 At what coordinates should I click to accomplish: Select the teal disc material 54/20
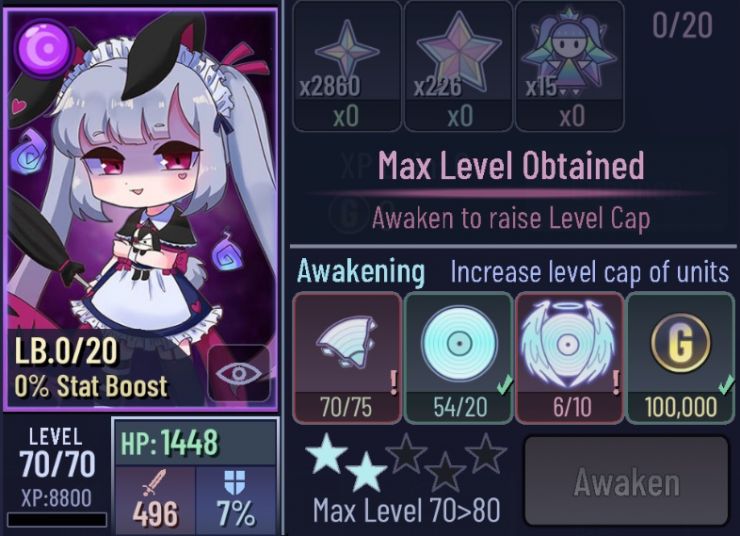458,357
